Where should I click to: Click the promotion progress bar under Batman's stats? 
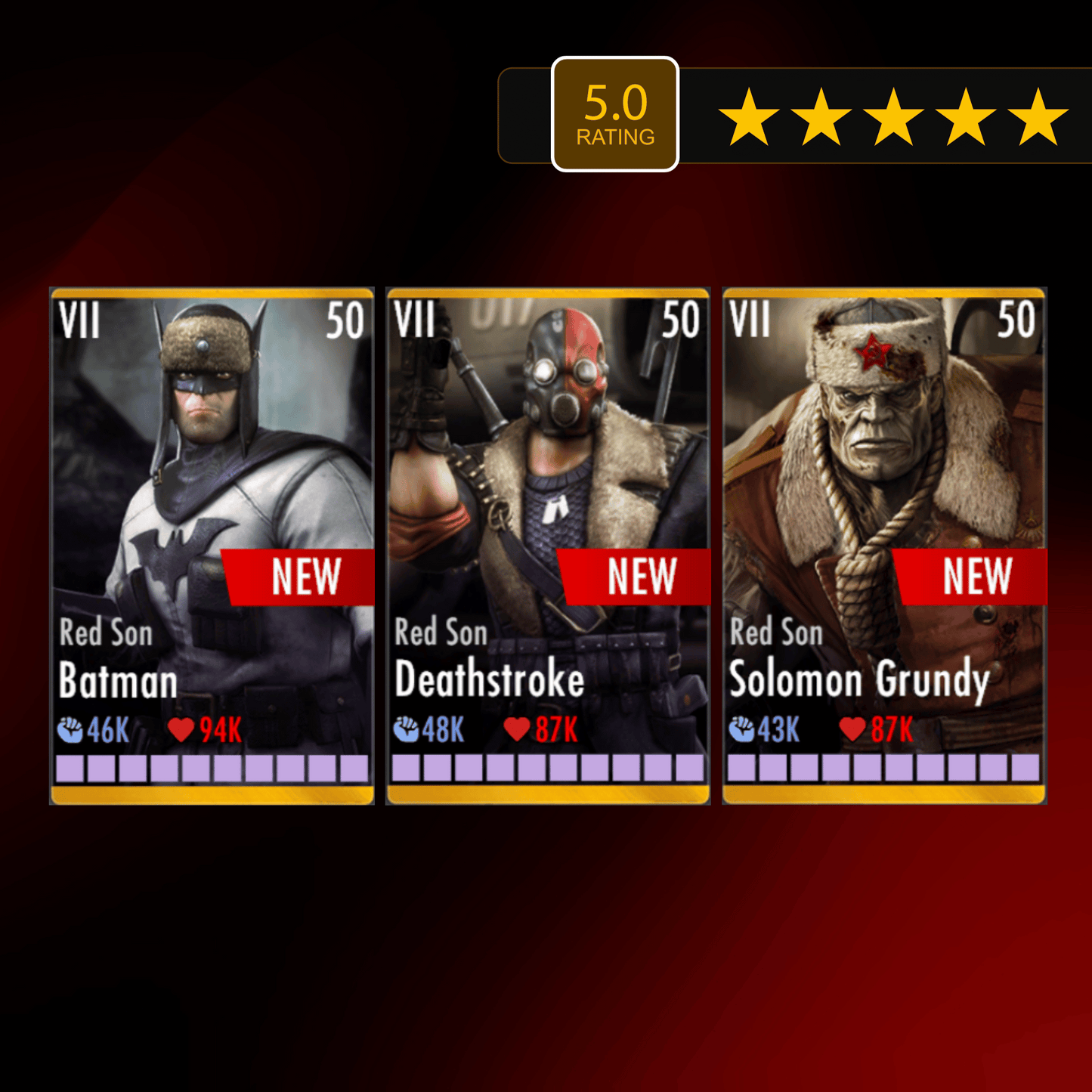pos(210,769)
